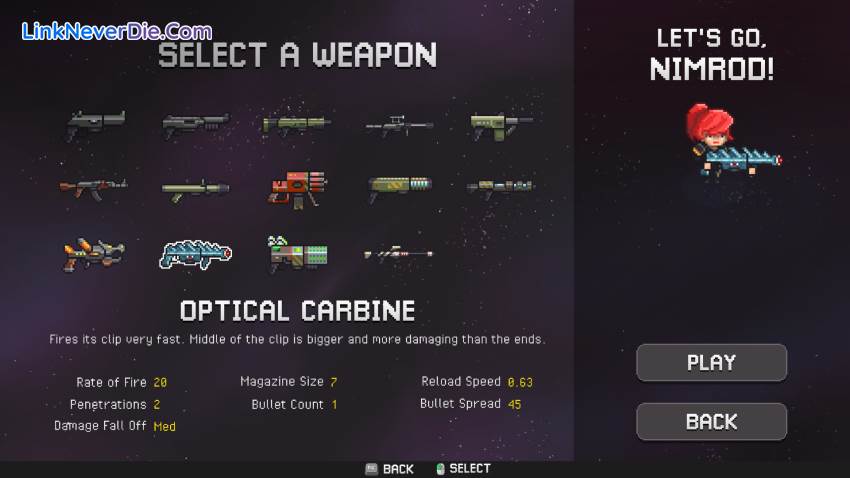
Task: Select the AK-style rifle with wooden stock
Action: [93, 186]
